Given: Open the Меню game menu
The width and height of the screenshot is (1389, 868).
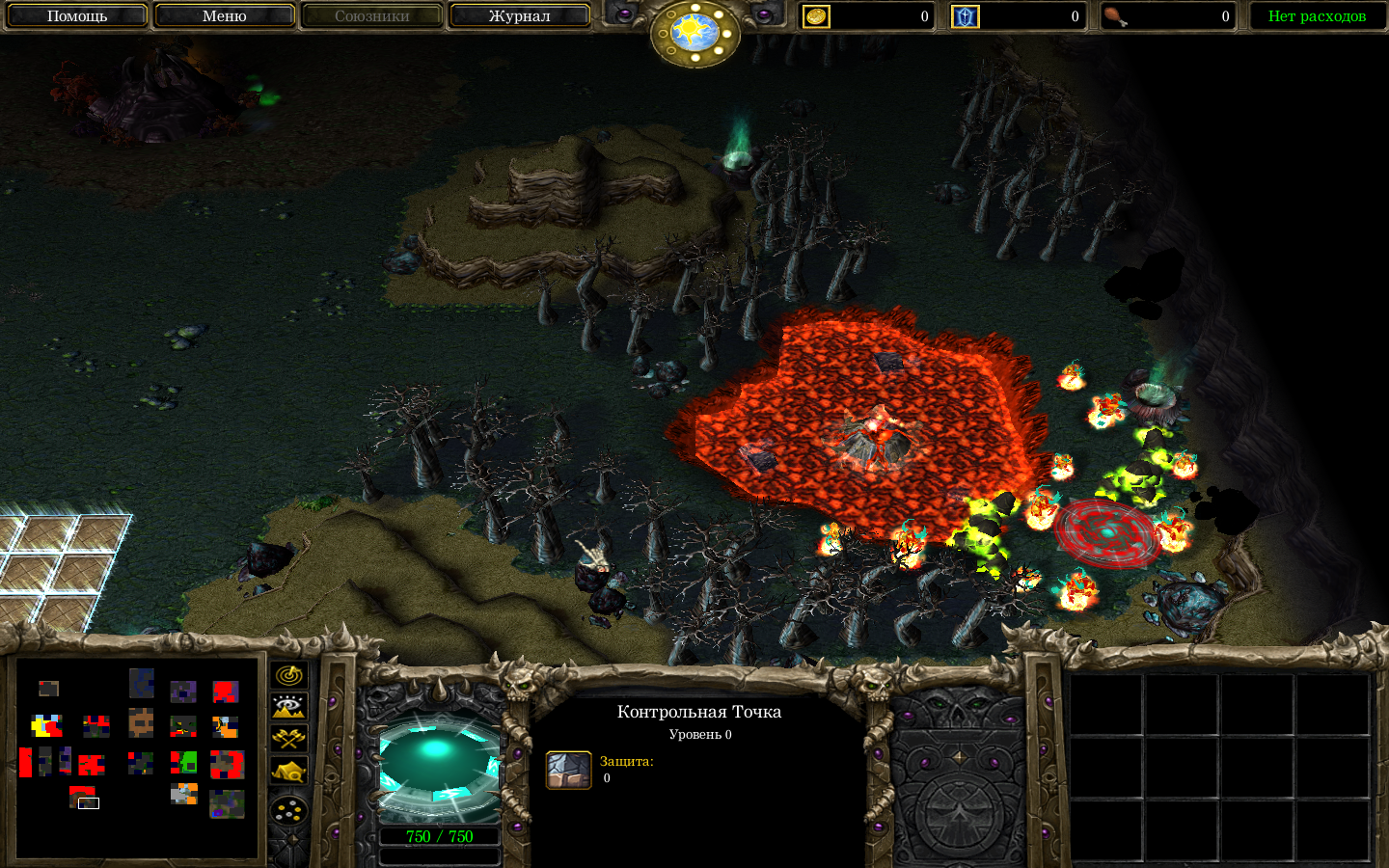Looking at the screenshot, I should pyautogui.click(x=224, y=16).
